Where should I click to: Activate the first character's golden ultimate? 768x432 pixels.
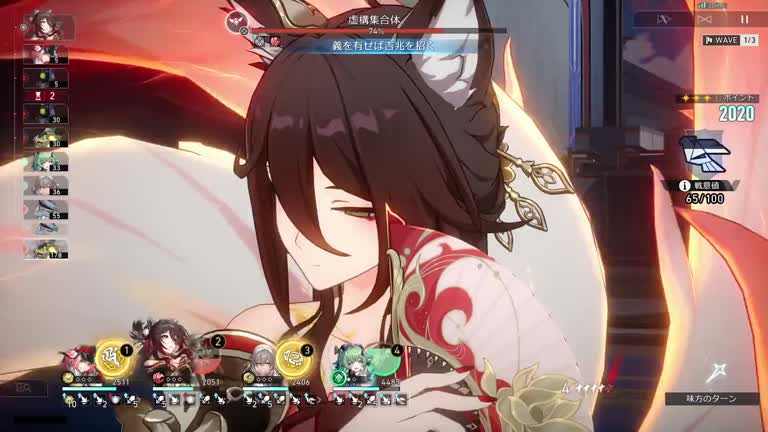pyautogui.click(x=112, y=355)
